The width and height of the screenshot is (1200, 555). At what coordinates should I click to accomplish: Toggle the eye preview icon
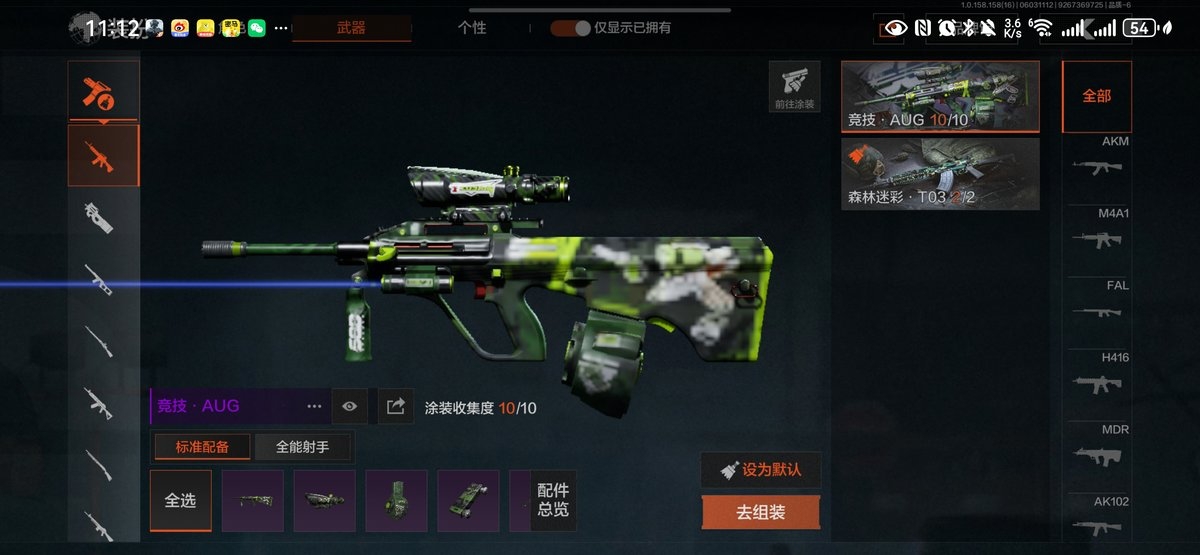pyautogui.click(x=349, y=406)
